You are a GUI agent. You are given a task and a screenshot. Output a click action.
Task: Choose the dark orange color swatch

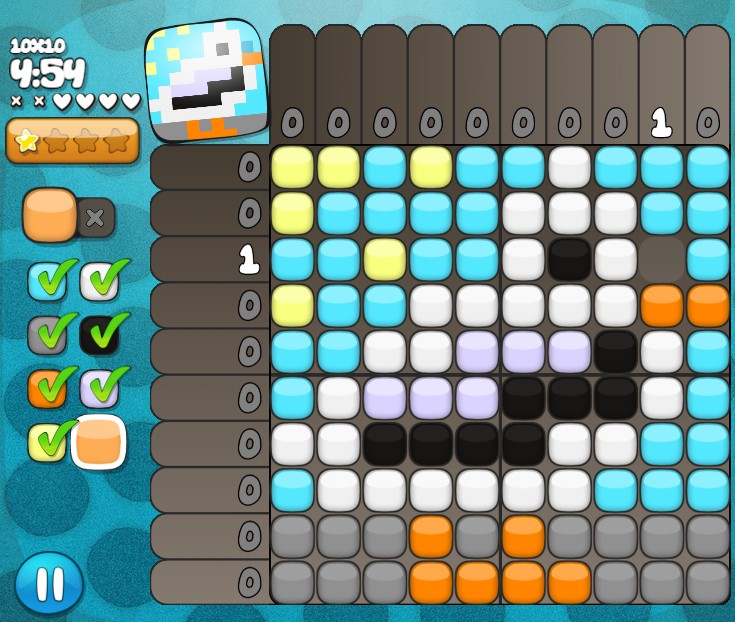tap(48, 388)
